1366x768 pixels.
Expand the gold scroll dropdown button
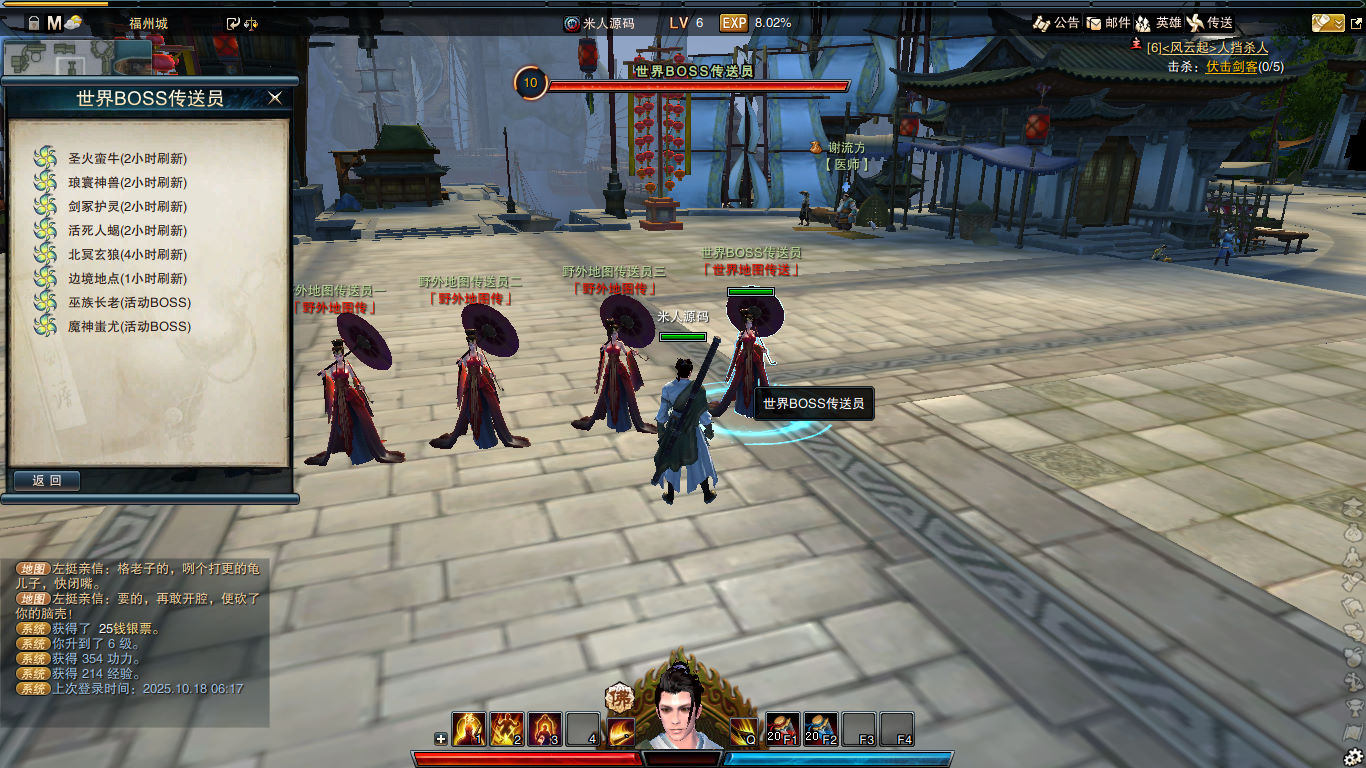[x=1328, y=23]
